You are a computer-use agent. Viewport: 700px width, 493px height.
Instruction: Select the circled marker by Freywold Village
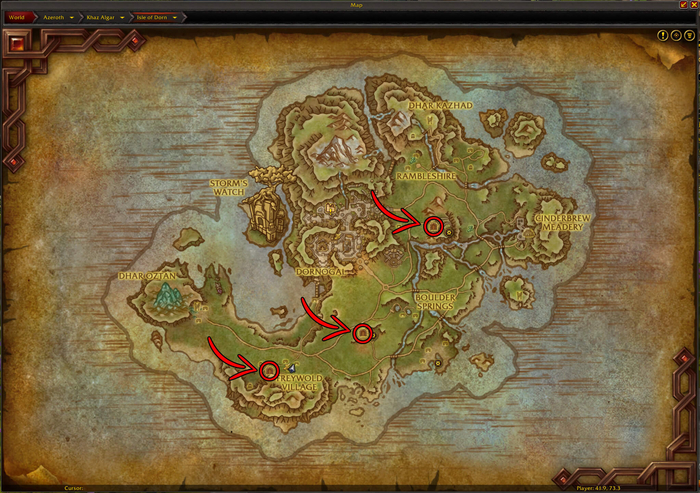coord(268,370)
